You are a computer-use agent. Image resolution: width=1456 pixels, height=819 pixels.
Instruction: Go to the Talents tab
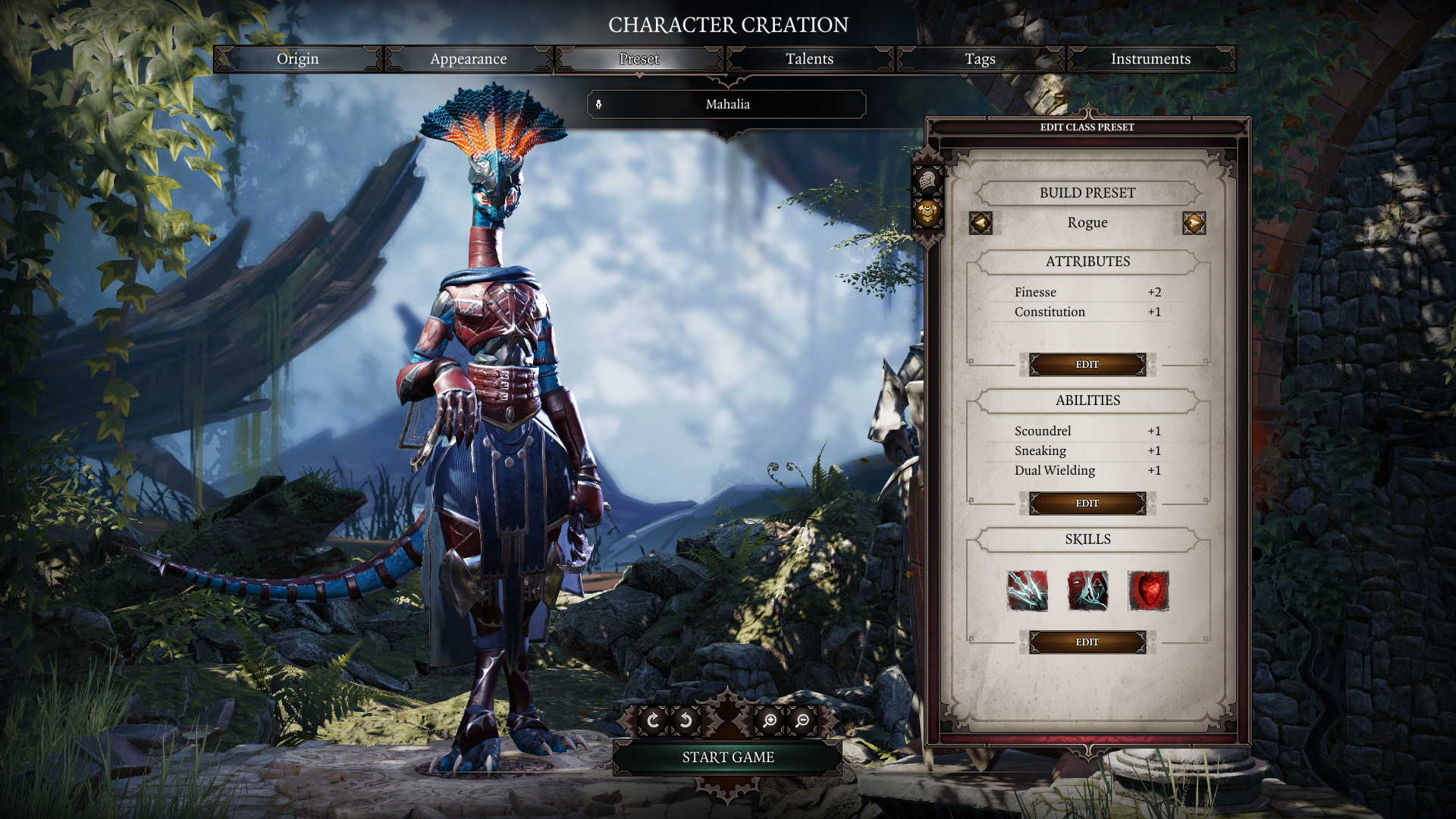[809, 59]
